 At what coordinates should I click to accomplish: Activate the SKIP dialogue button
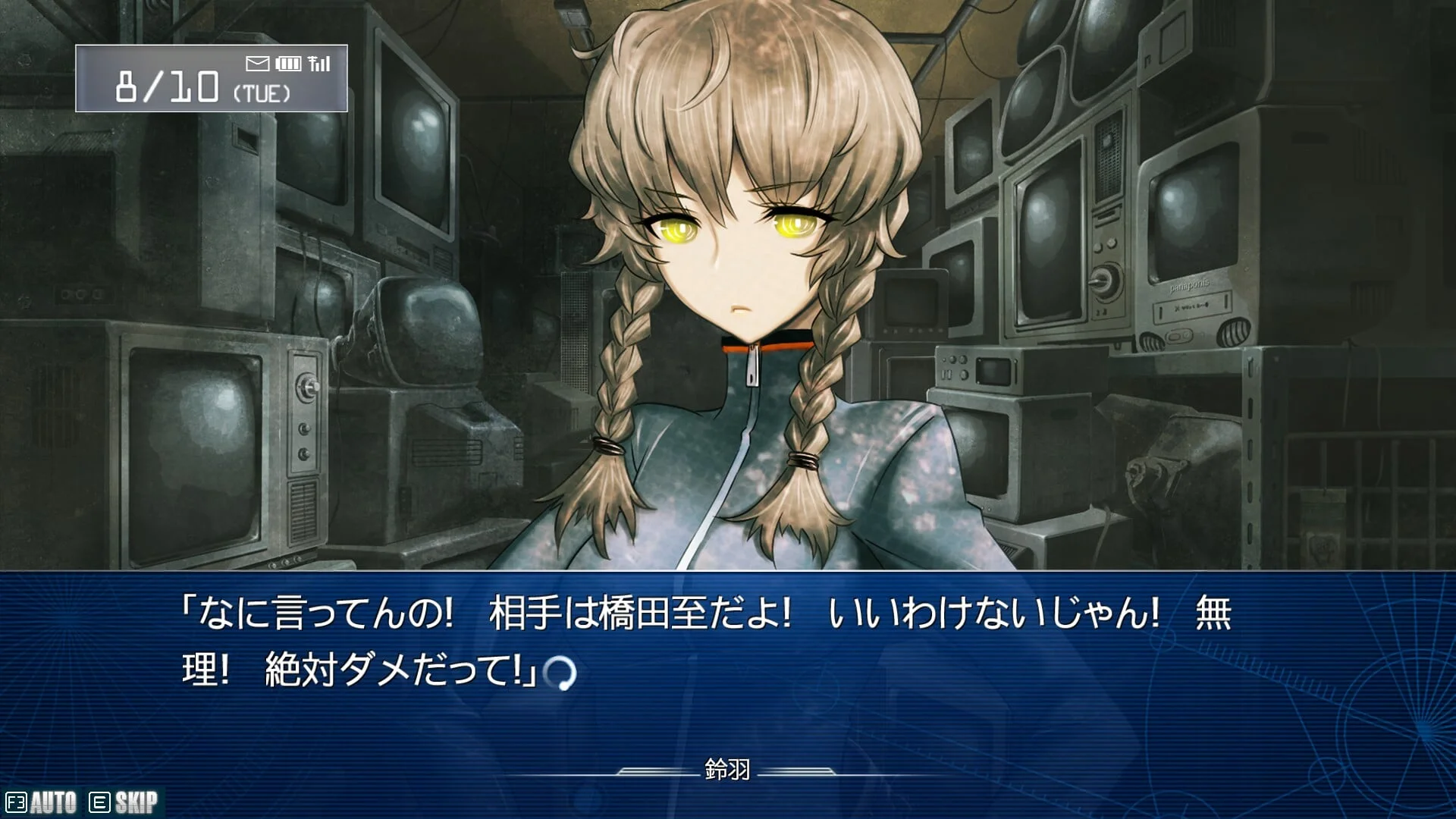(x=124, y=802)
